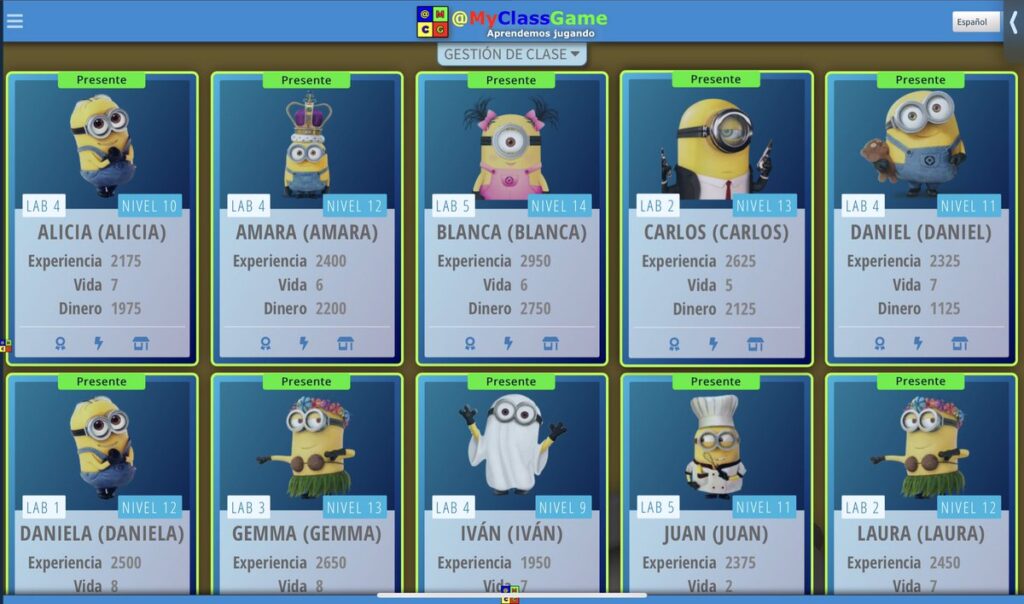This screenshot has width=1024, height=604.
Task: Toggle Juan's Presente attendance label
Action: click(x=715, y=382)
